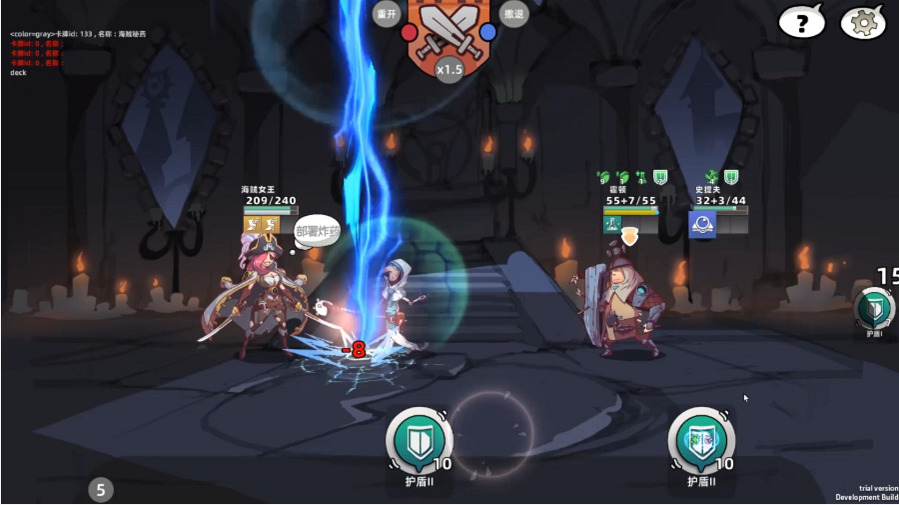This screenshot has width=899, height=505.
Task: Select the left 护盾II shield card
Action: (x=419, y=440)
